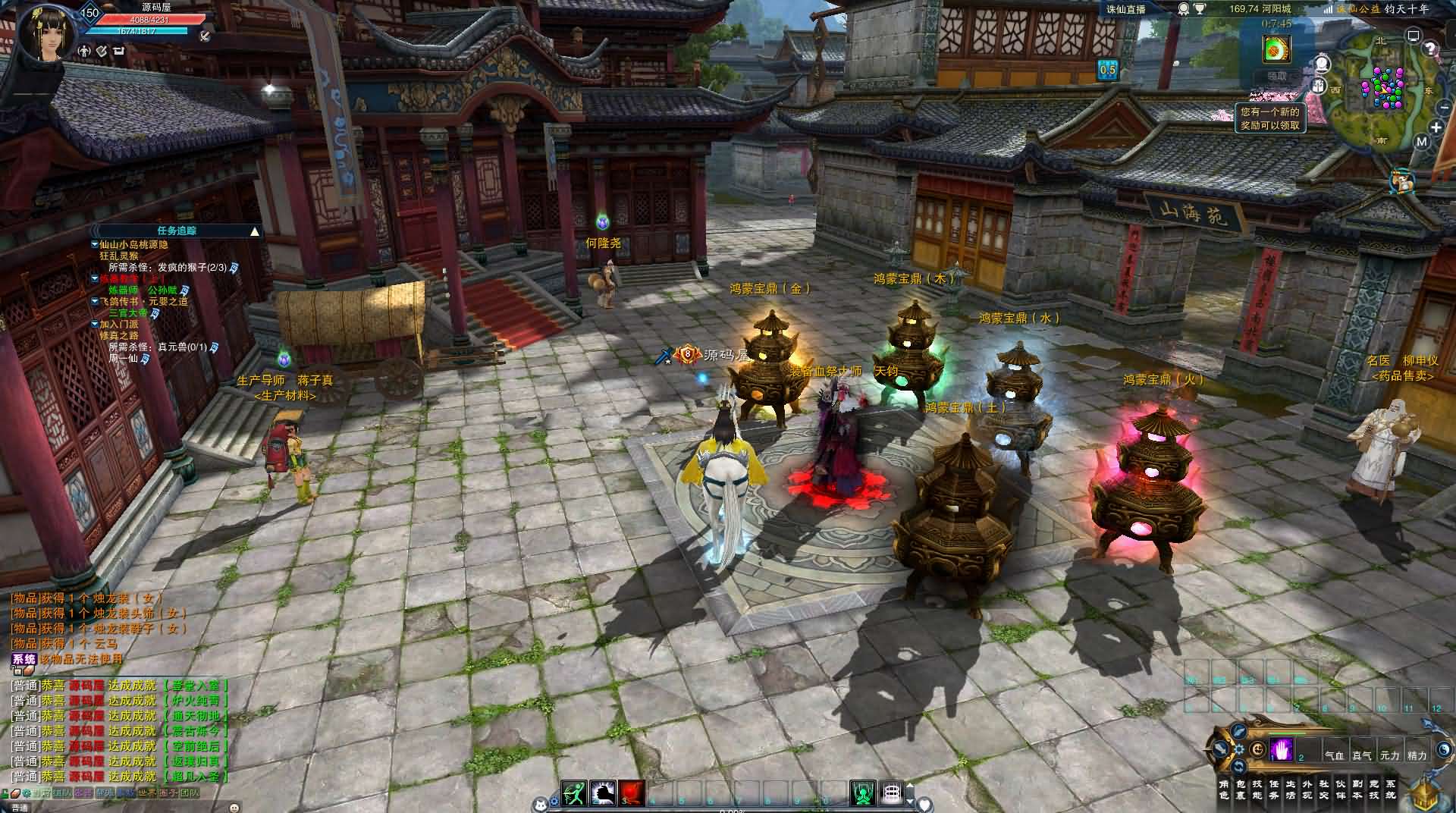Activate the purple hand skill
The height and width of the screenshot is (813, 1456).
(x=1281, y=749)
